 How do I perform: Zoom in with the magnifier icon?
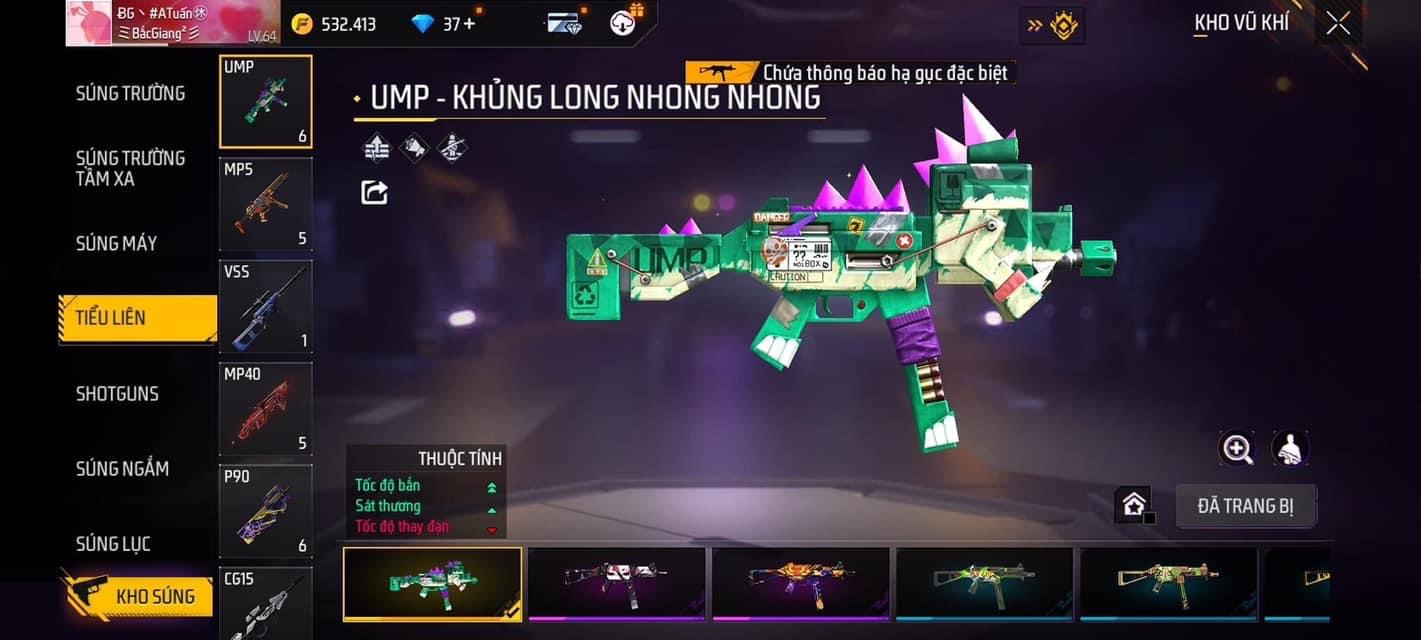click(1237, 449)
